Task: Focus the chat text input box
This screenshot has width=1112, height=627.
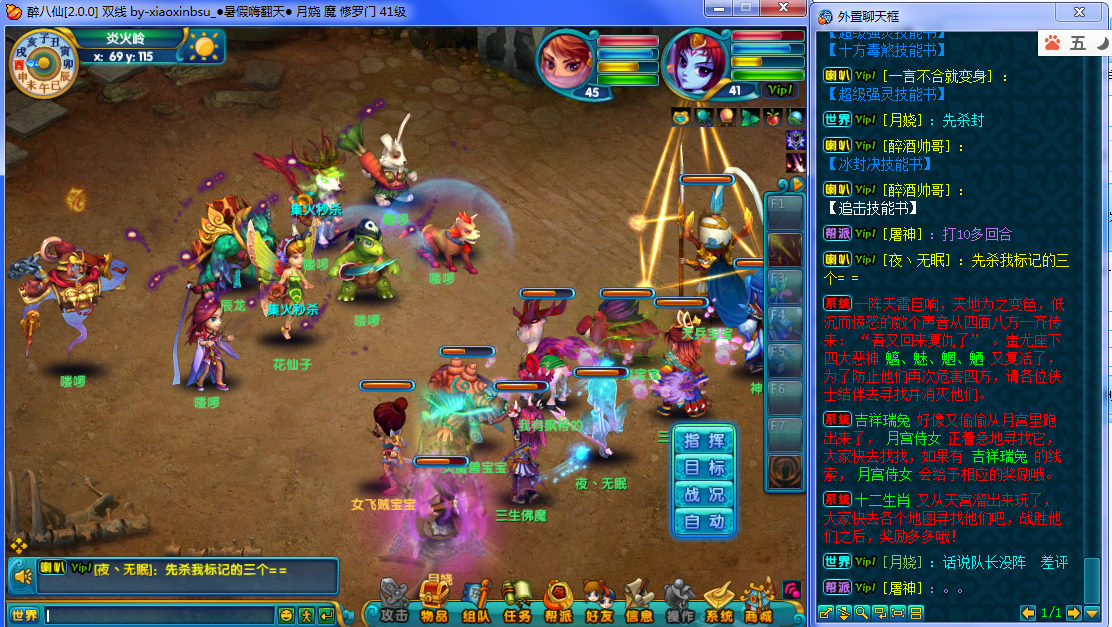Action: click(x=160, y=615)
